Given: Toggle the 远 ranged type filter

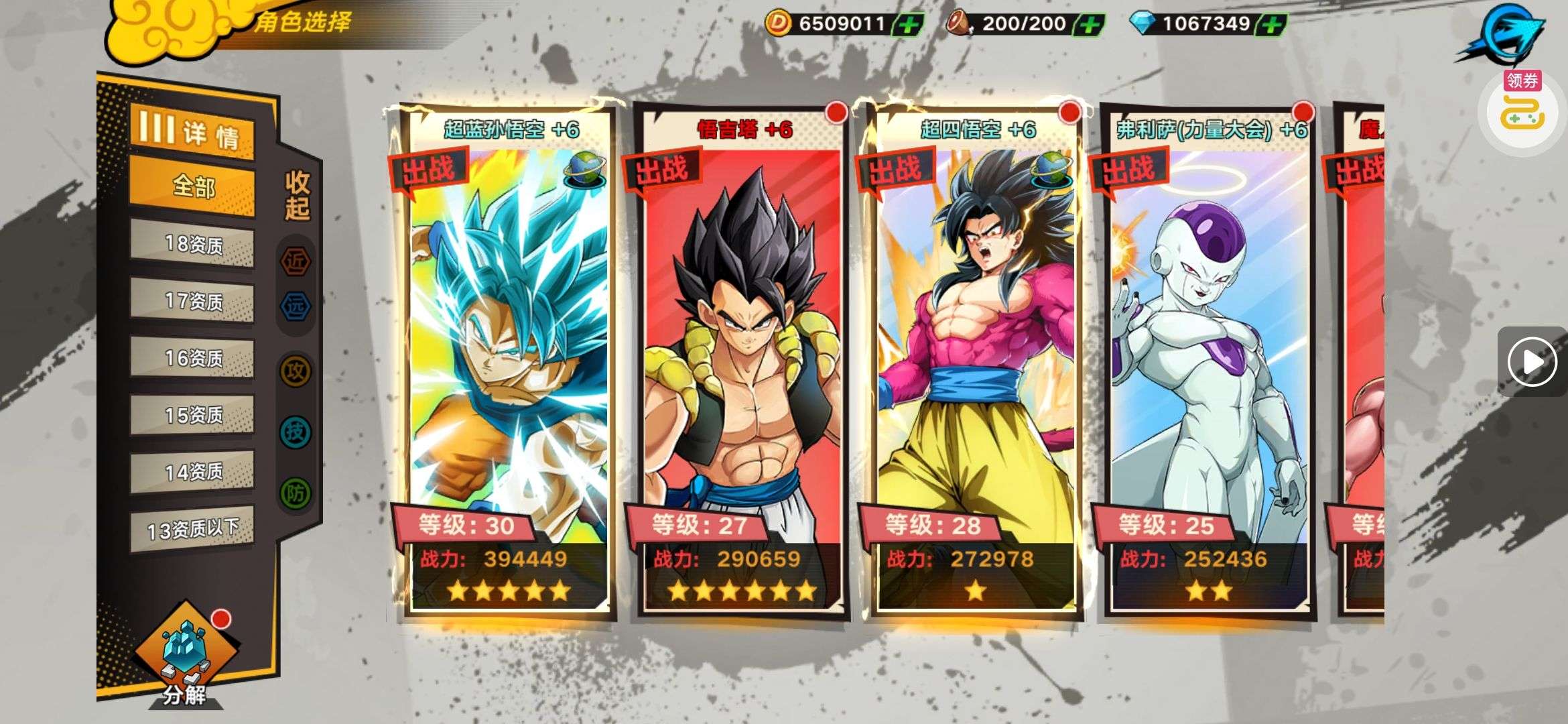Looking at the screenshot, I should (296, 306).
